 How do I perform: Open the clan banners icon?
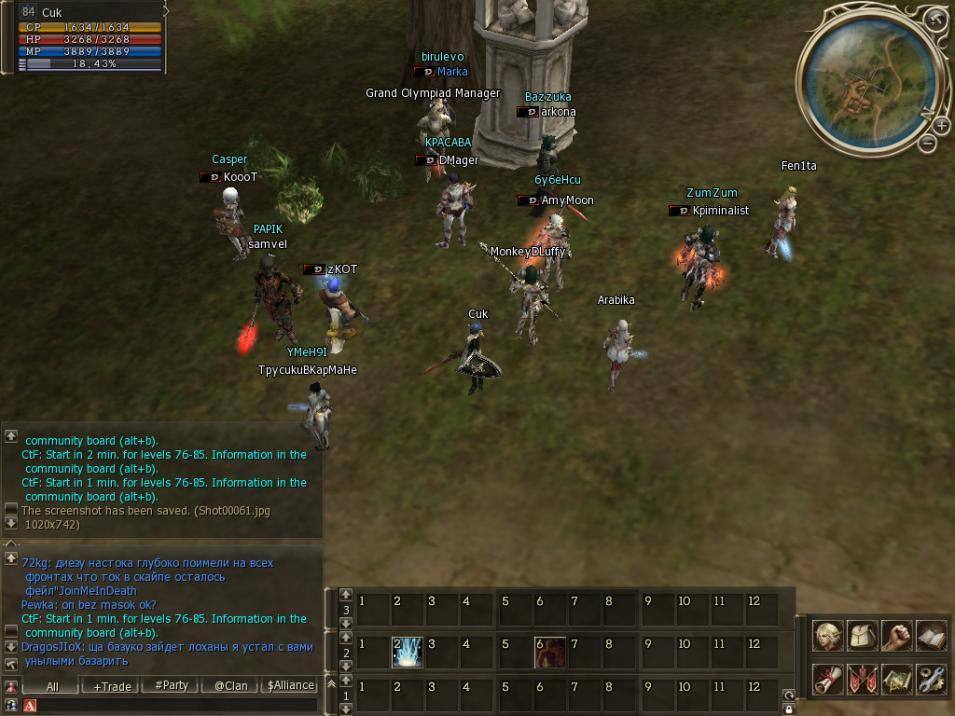862,679
